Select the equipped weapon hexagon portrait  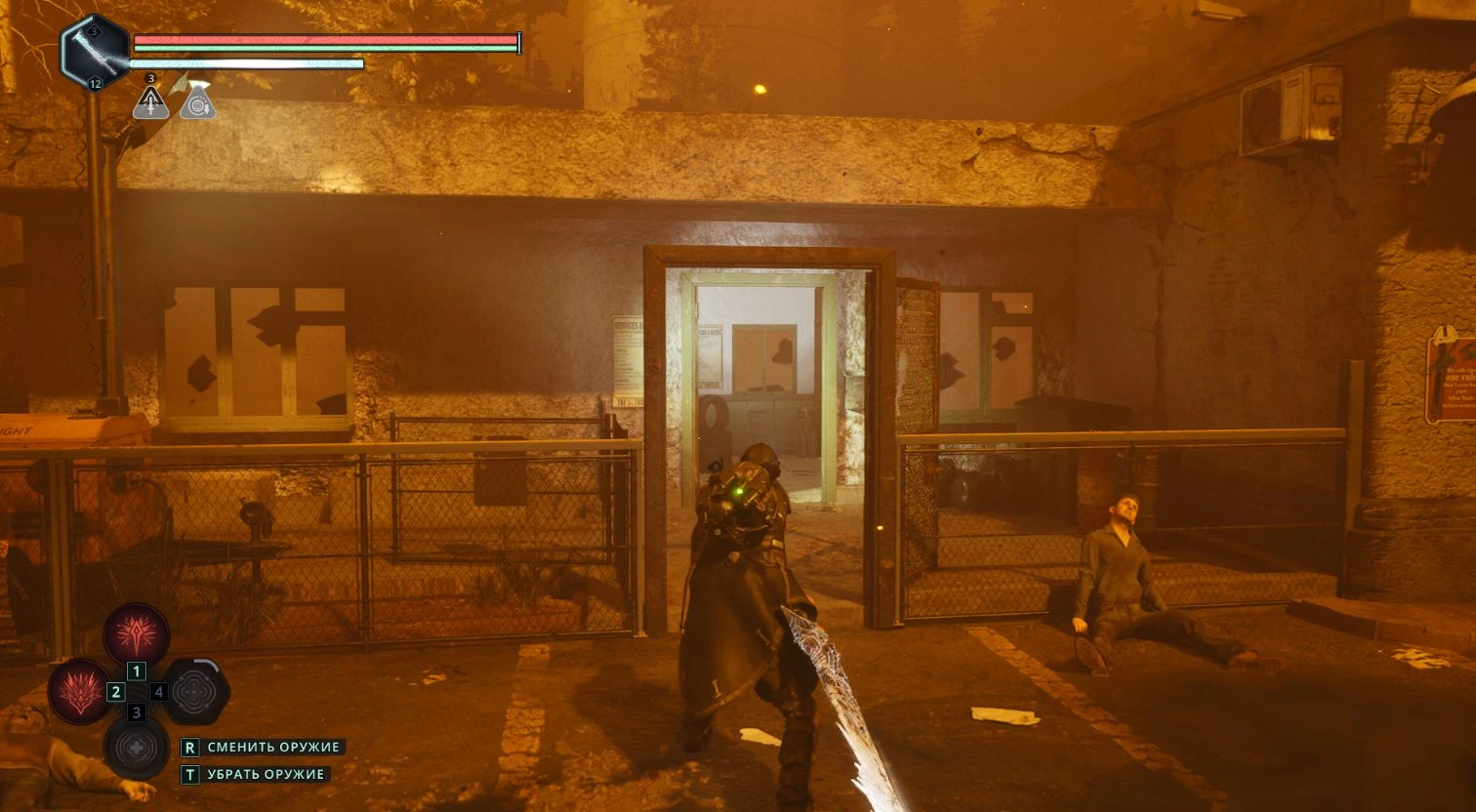click(x=95, y=52)
